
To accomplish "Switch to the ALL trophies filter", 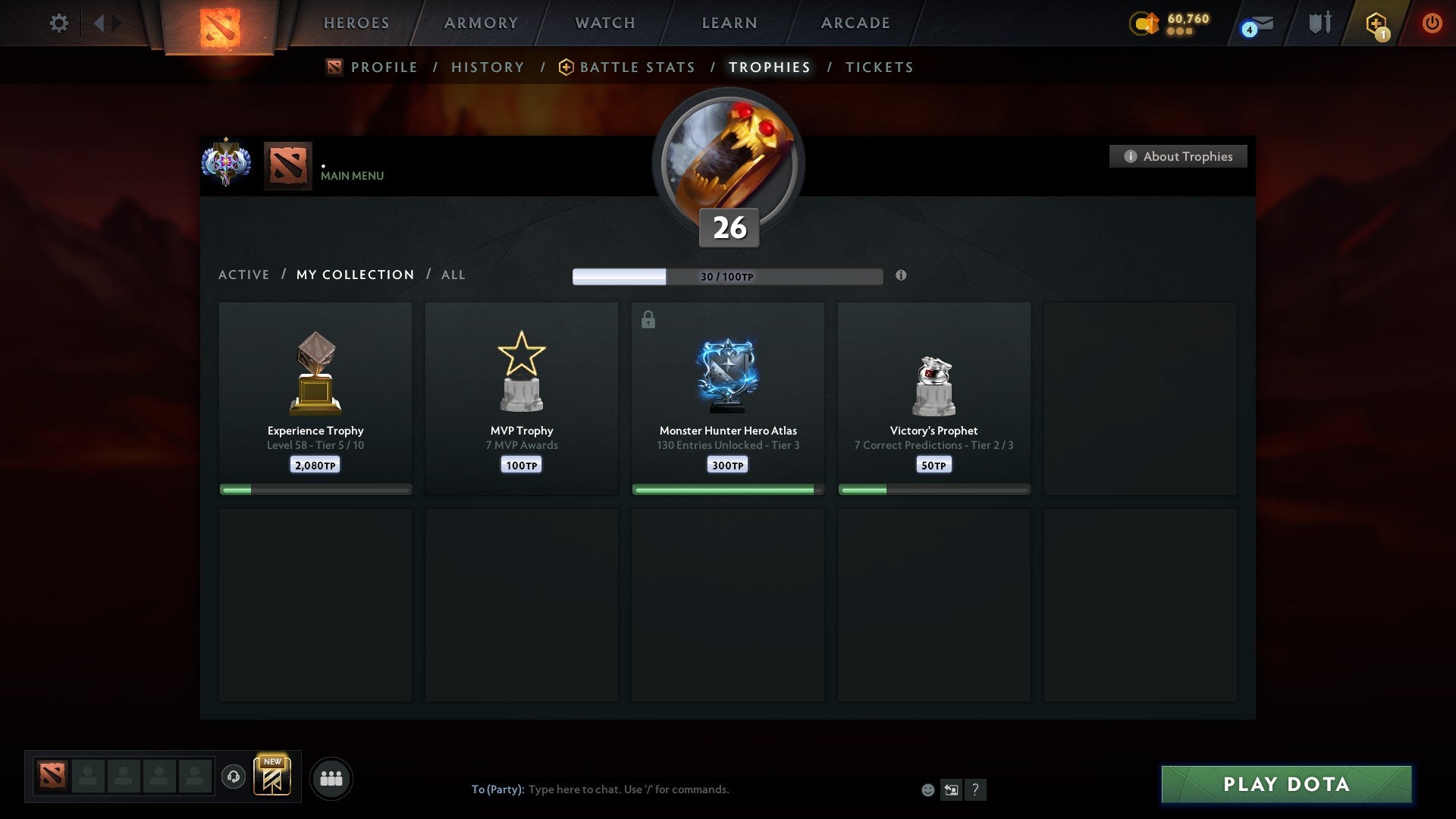I will click(x=453, y=275).
